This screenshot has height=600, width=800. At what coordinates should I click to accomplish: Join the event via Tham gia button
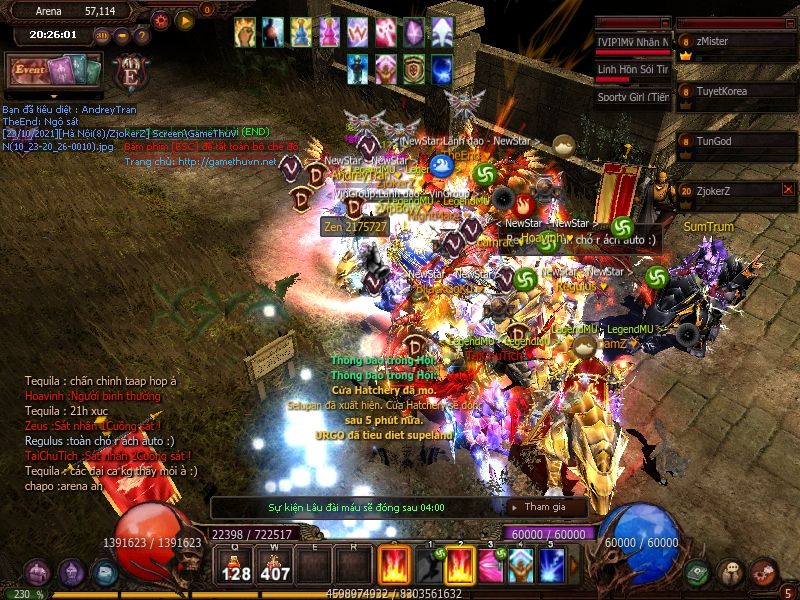(x=546, y=507)
